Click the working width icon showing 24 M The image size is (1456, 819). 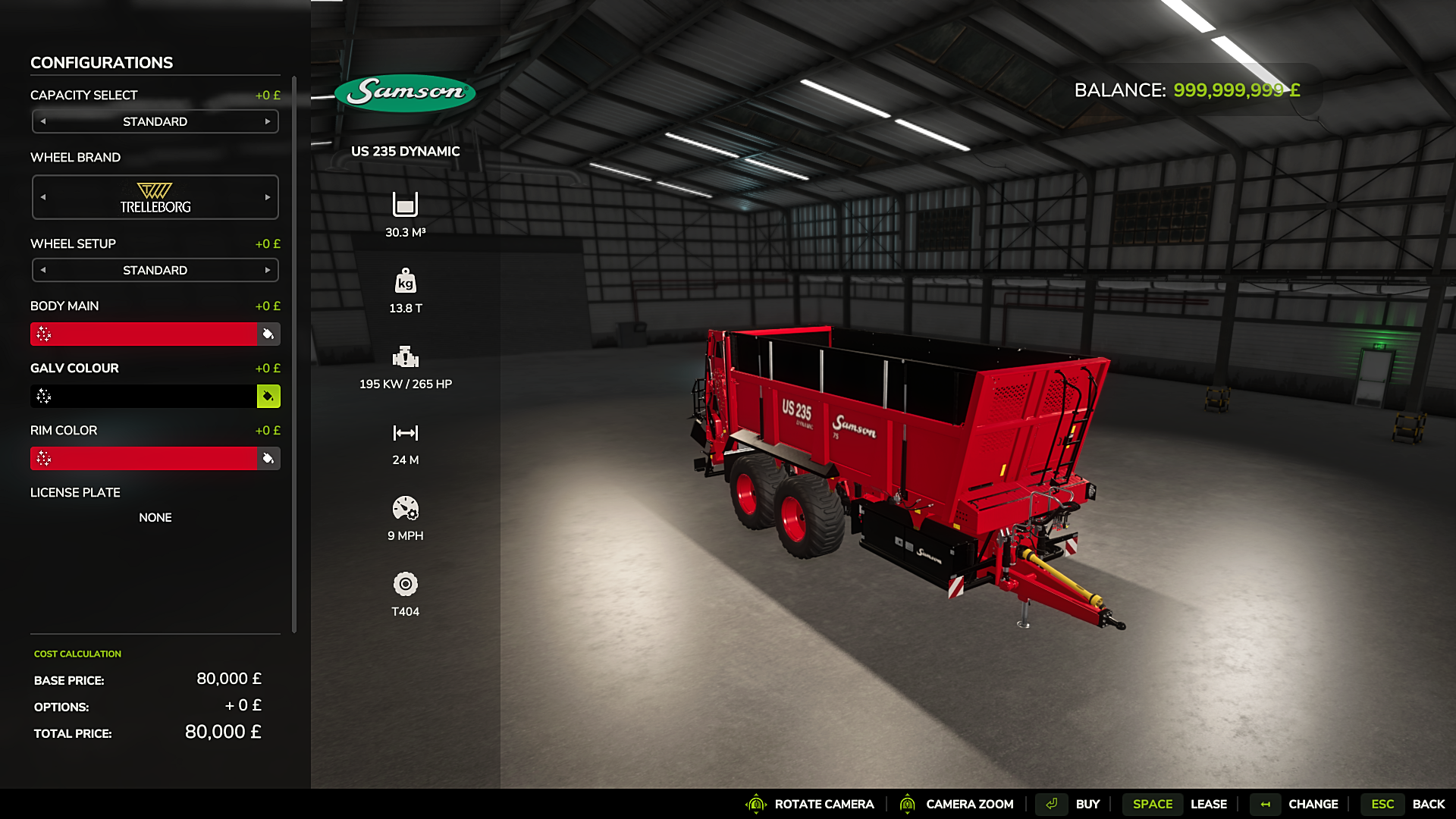click(406, 433)
